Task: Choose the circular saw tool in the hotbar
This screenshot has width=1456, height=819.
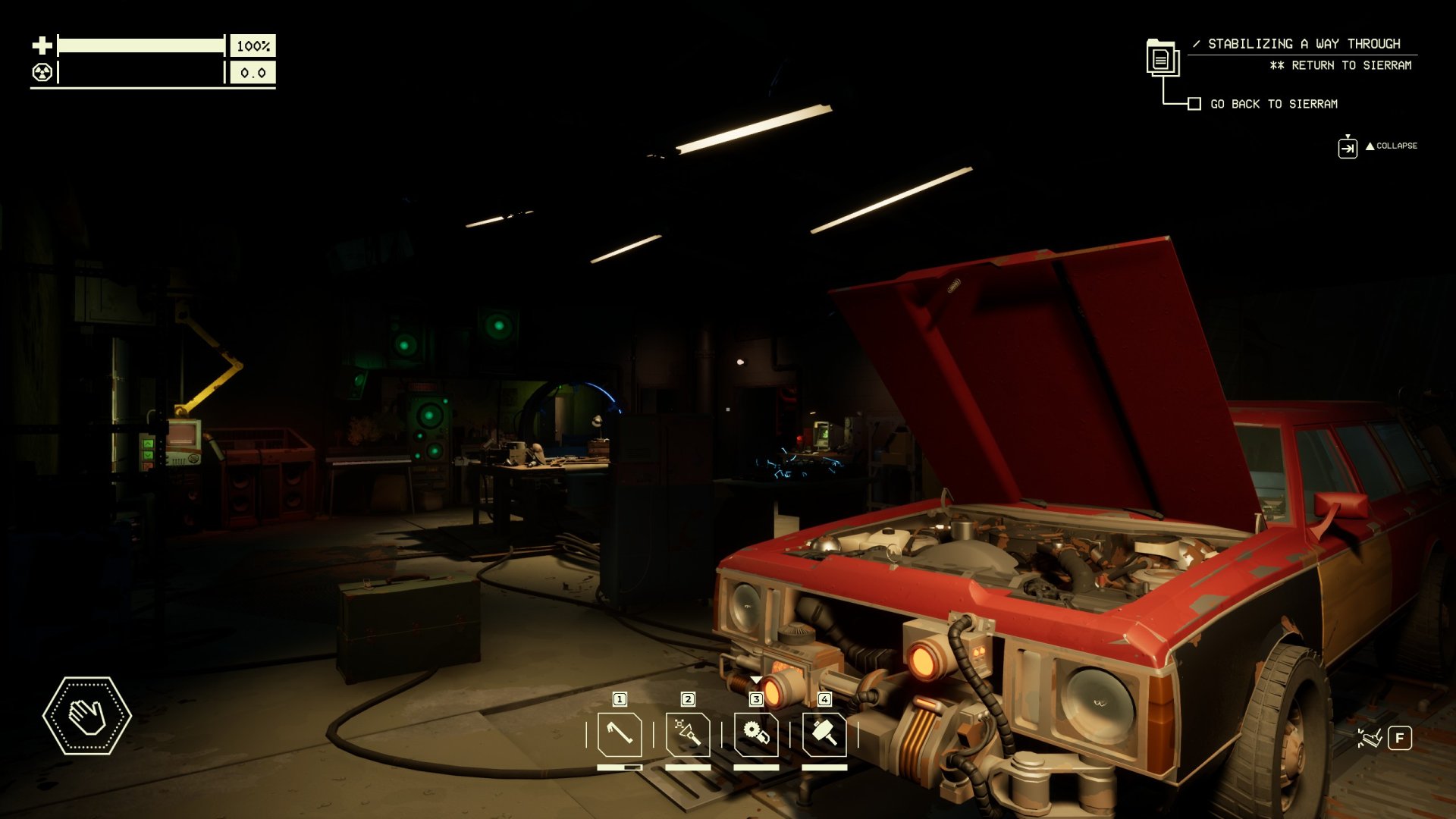Action: tap(756, 734)
